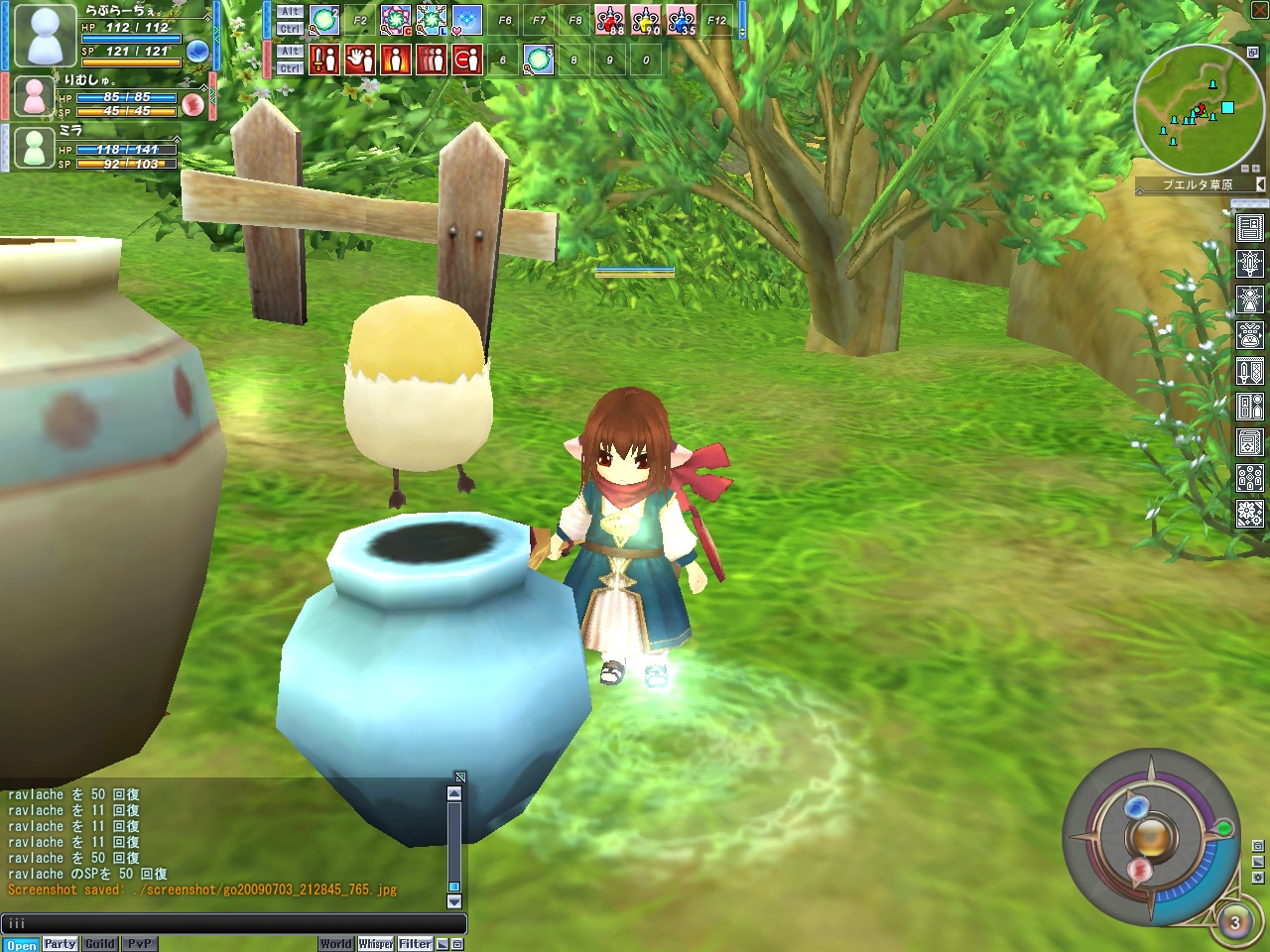Toggle the Whisper chat button
The height and width of the screenshot is (952, 1270).
coord(376,944)
